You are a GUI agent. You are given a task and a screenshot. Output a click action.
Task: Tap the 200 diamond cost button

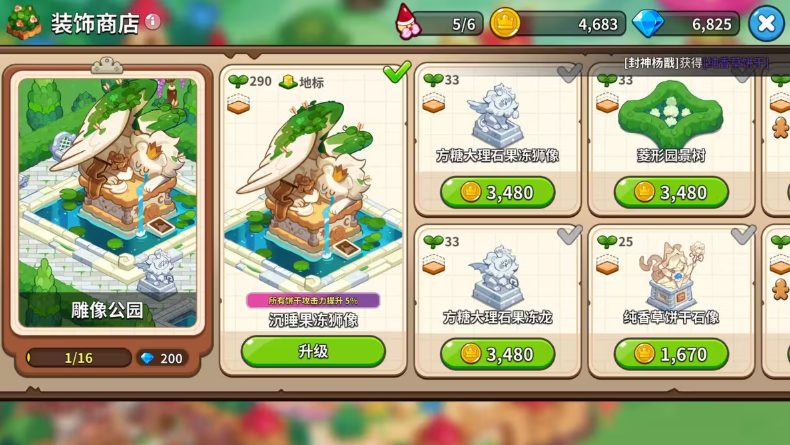point(161,358)
